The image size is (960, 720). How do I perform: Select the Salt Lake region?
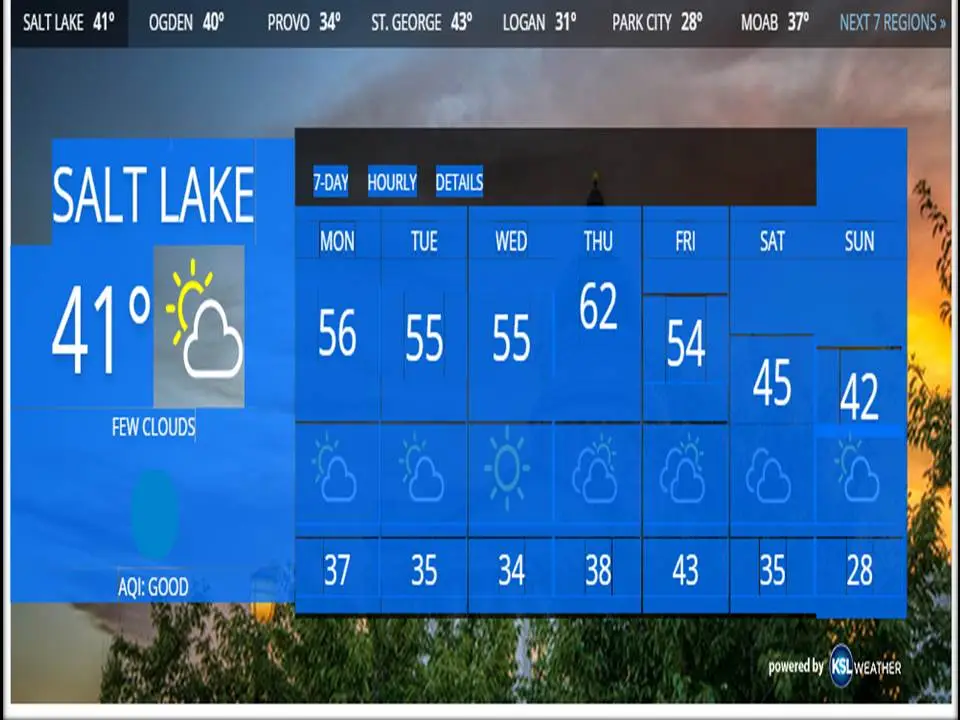(68, 23)
